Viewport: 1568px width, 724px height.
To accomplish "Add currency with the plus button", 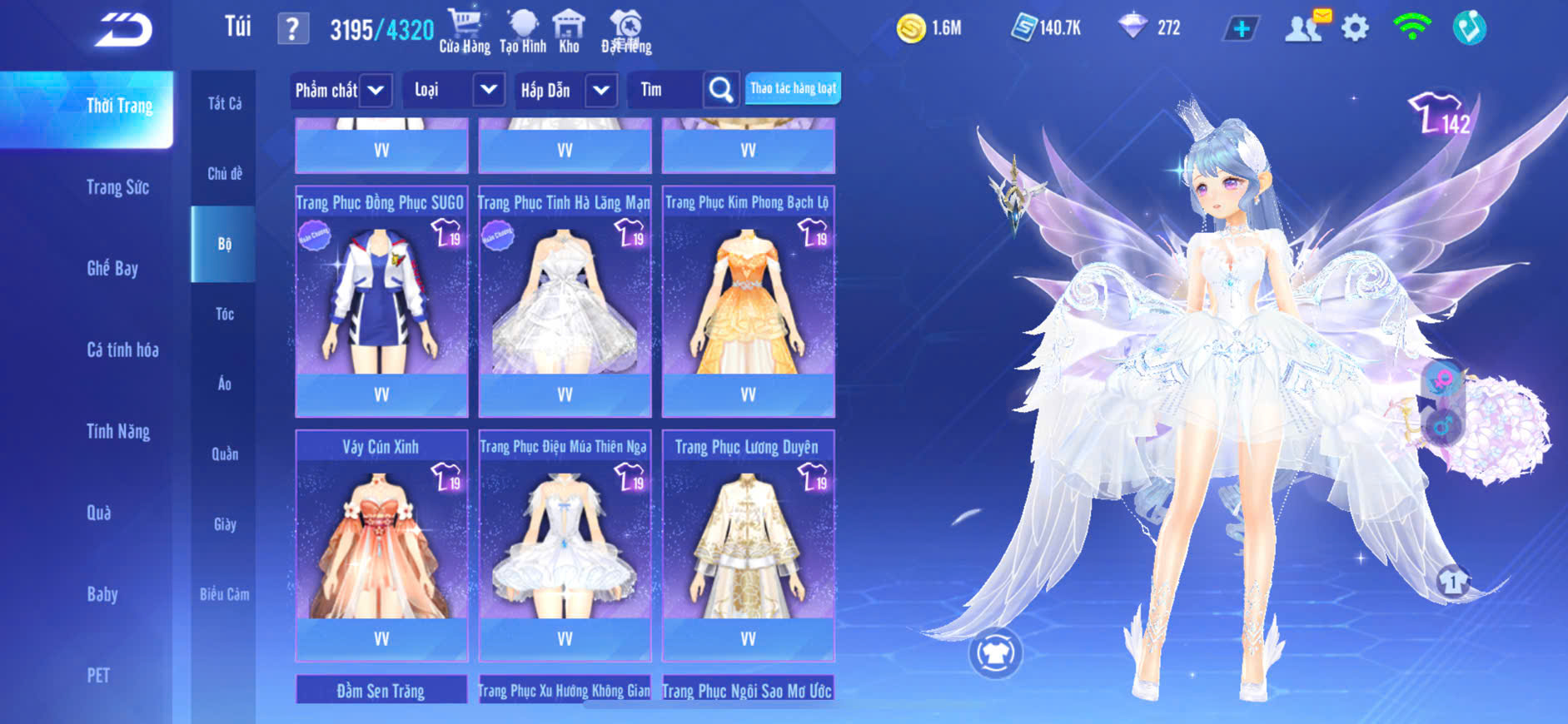I will click(1241, 28).
